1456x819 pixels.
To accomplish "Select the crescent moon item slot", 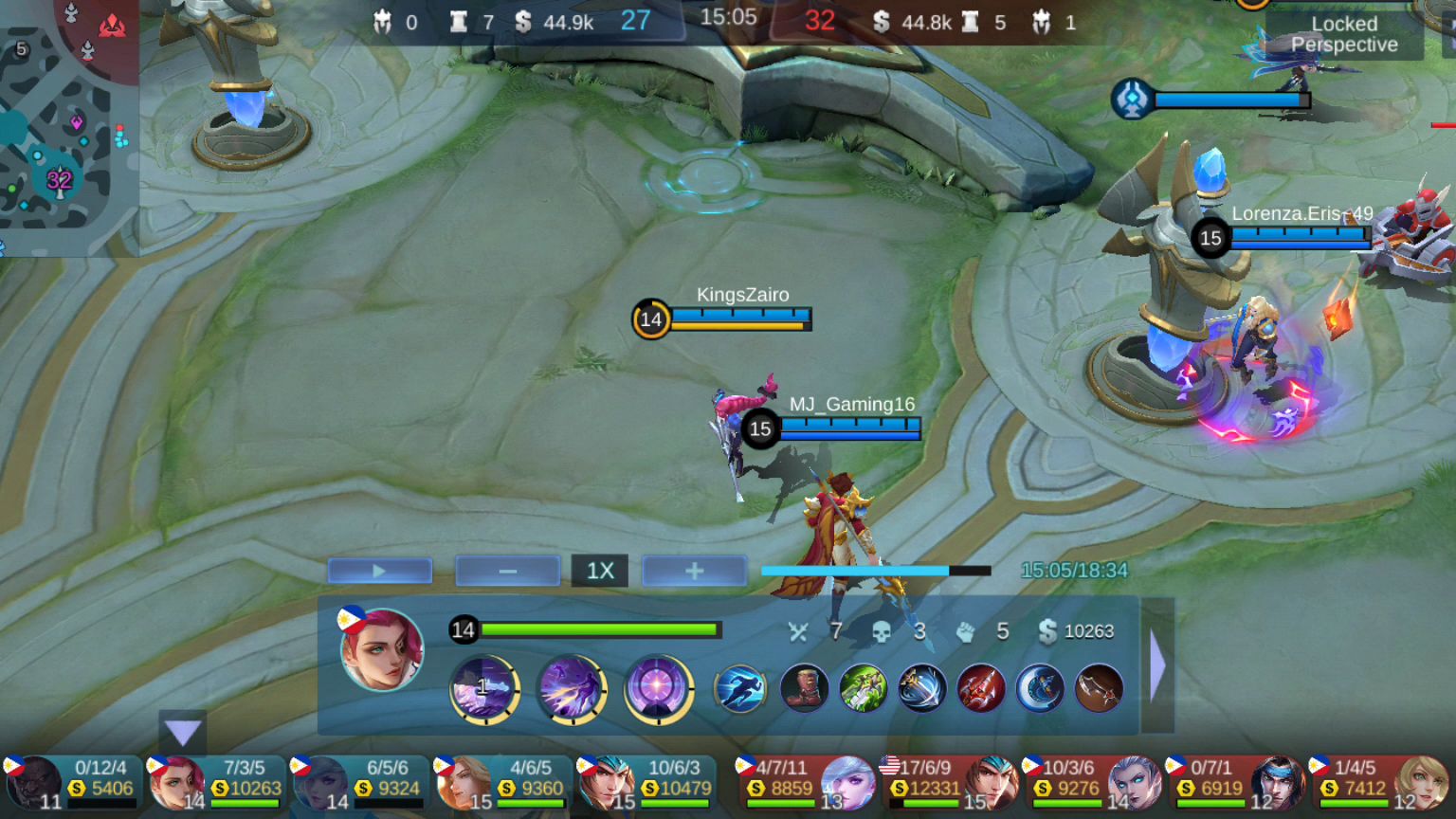I will click(1040, 687).
